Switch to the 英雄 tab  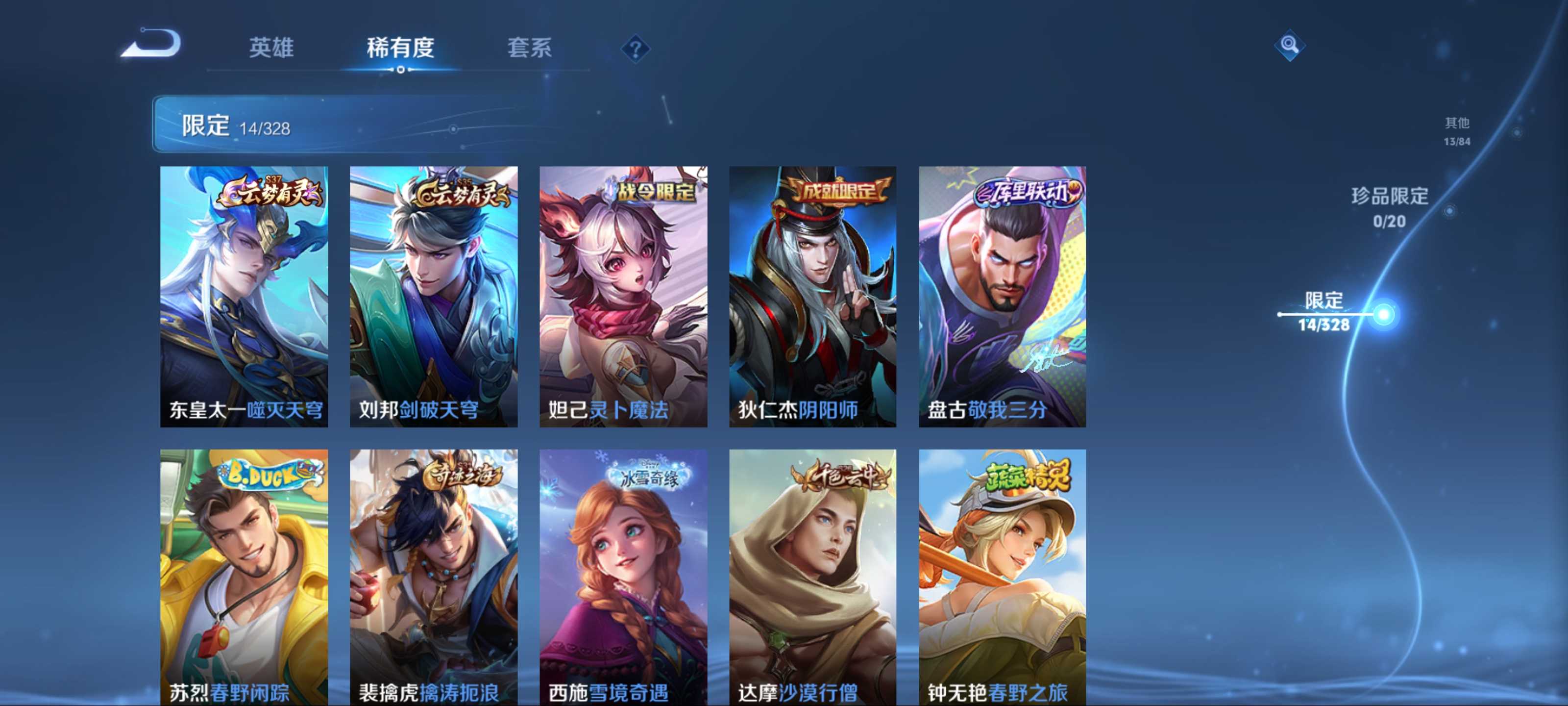point(271,48)
